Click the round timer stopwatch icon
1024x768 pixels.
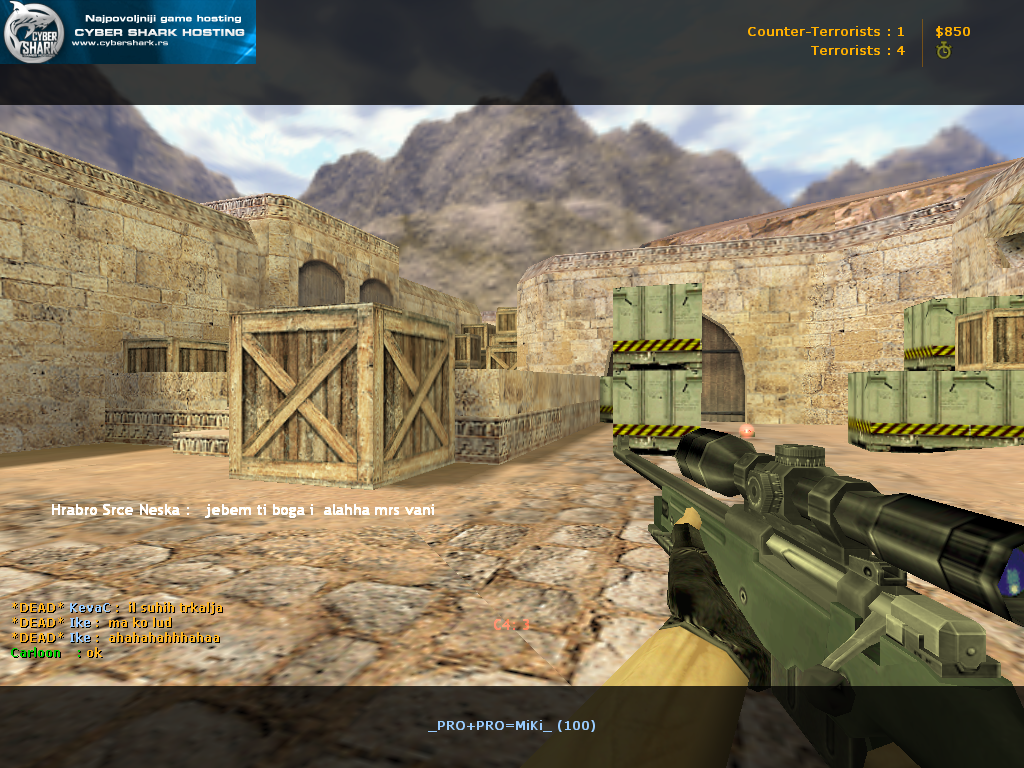[x=943, y=51]
